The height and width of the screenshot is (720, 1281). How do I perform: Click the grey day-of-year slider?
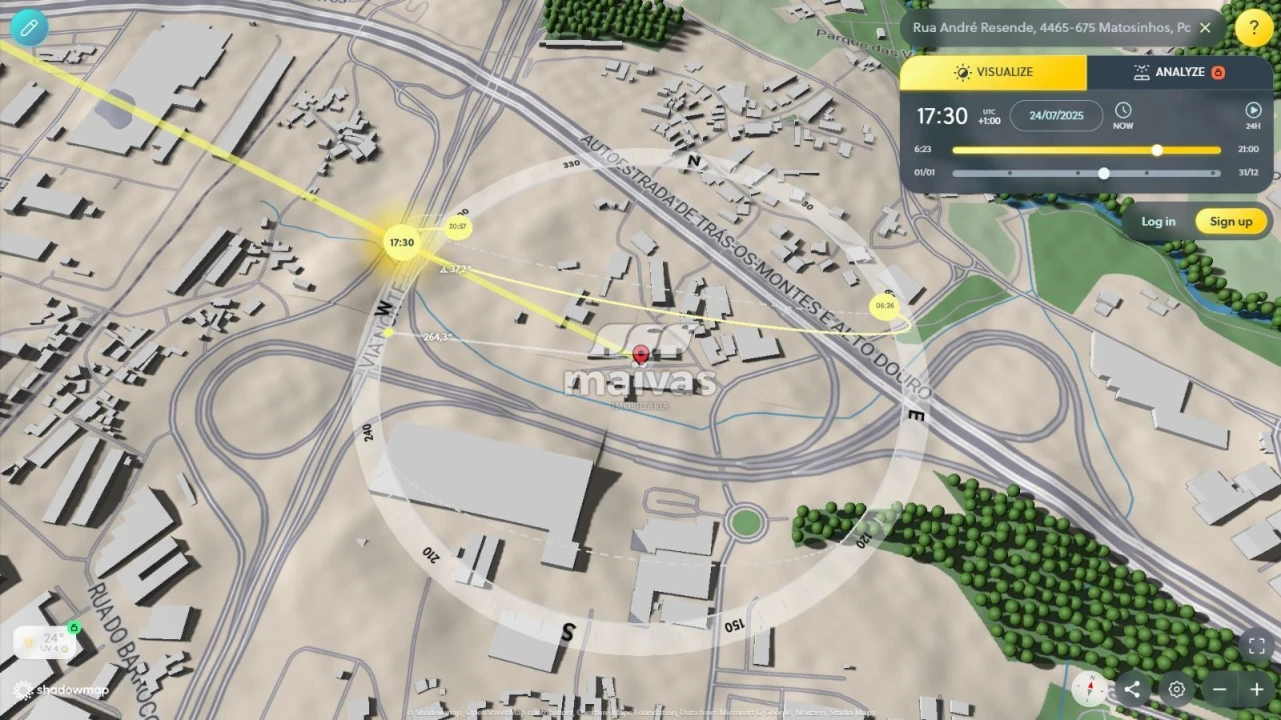pyautogui.click(x=1086, y=173)
